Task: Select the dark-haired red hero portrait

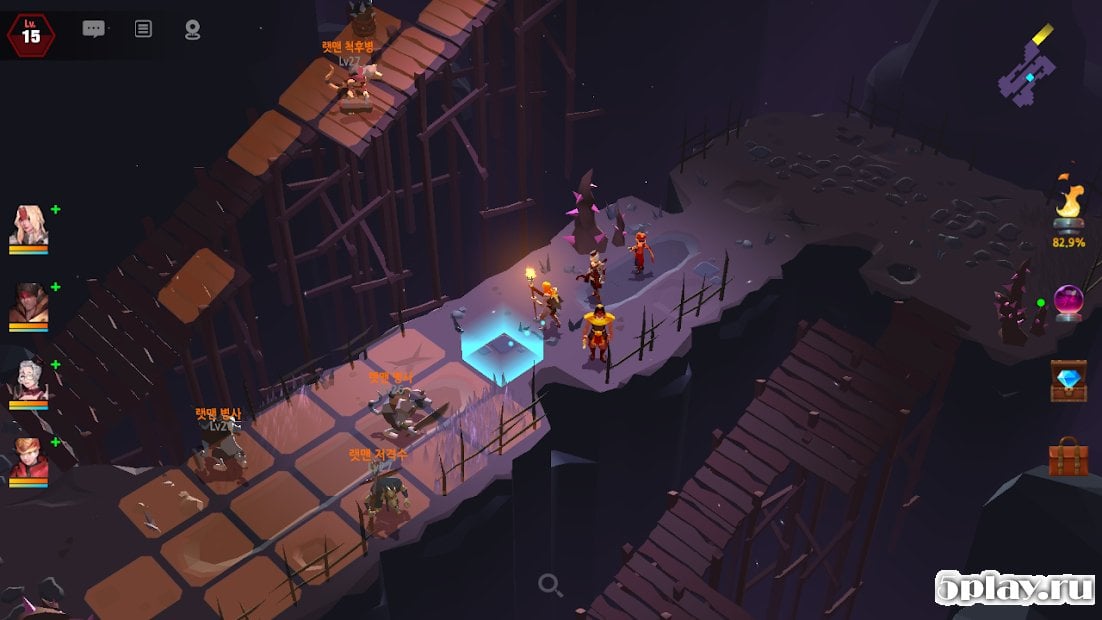Action: pyautogui.click(x=29, y=305)
